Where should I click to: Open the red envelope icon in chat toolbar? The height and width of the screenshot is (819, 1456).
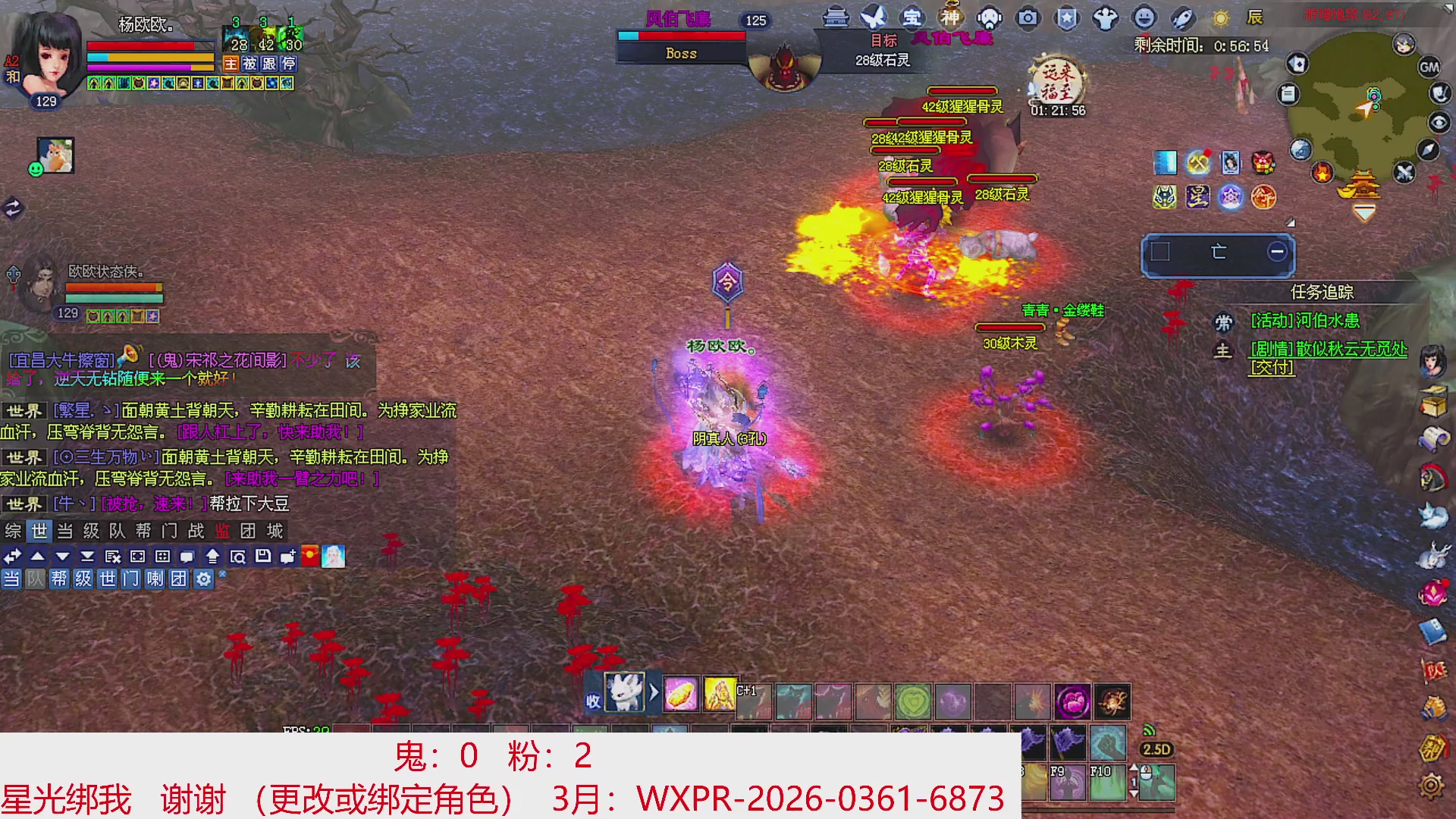[x=309, y=556]
